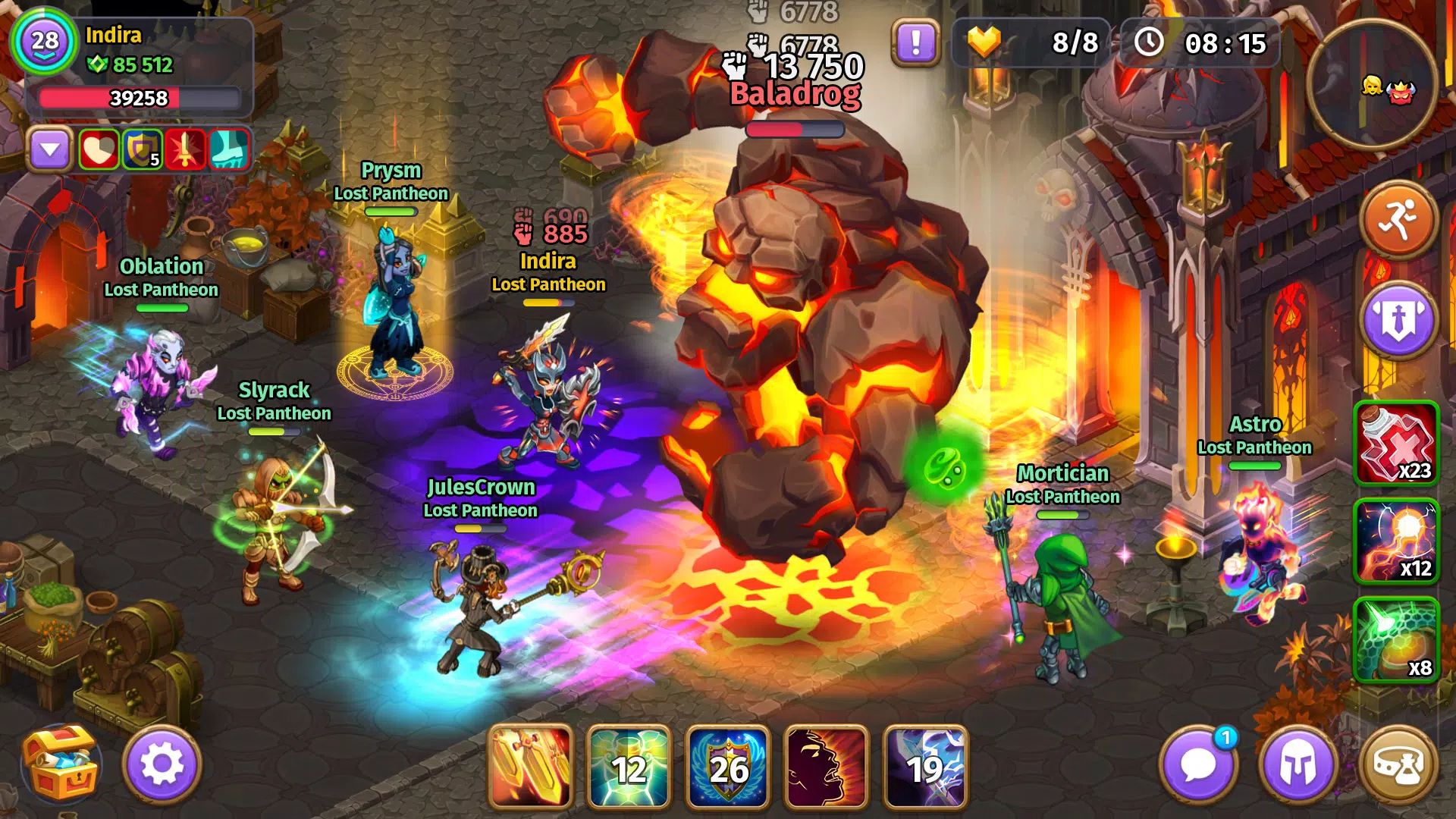Trigger the lightning skill showing 19

click(925, 766)
